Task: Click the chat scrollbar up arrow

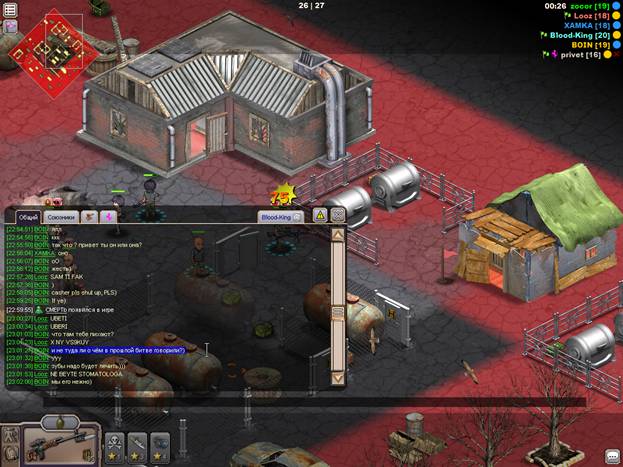Action: coord(338,236)
